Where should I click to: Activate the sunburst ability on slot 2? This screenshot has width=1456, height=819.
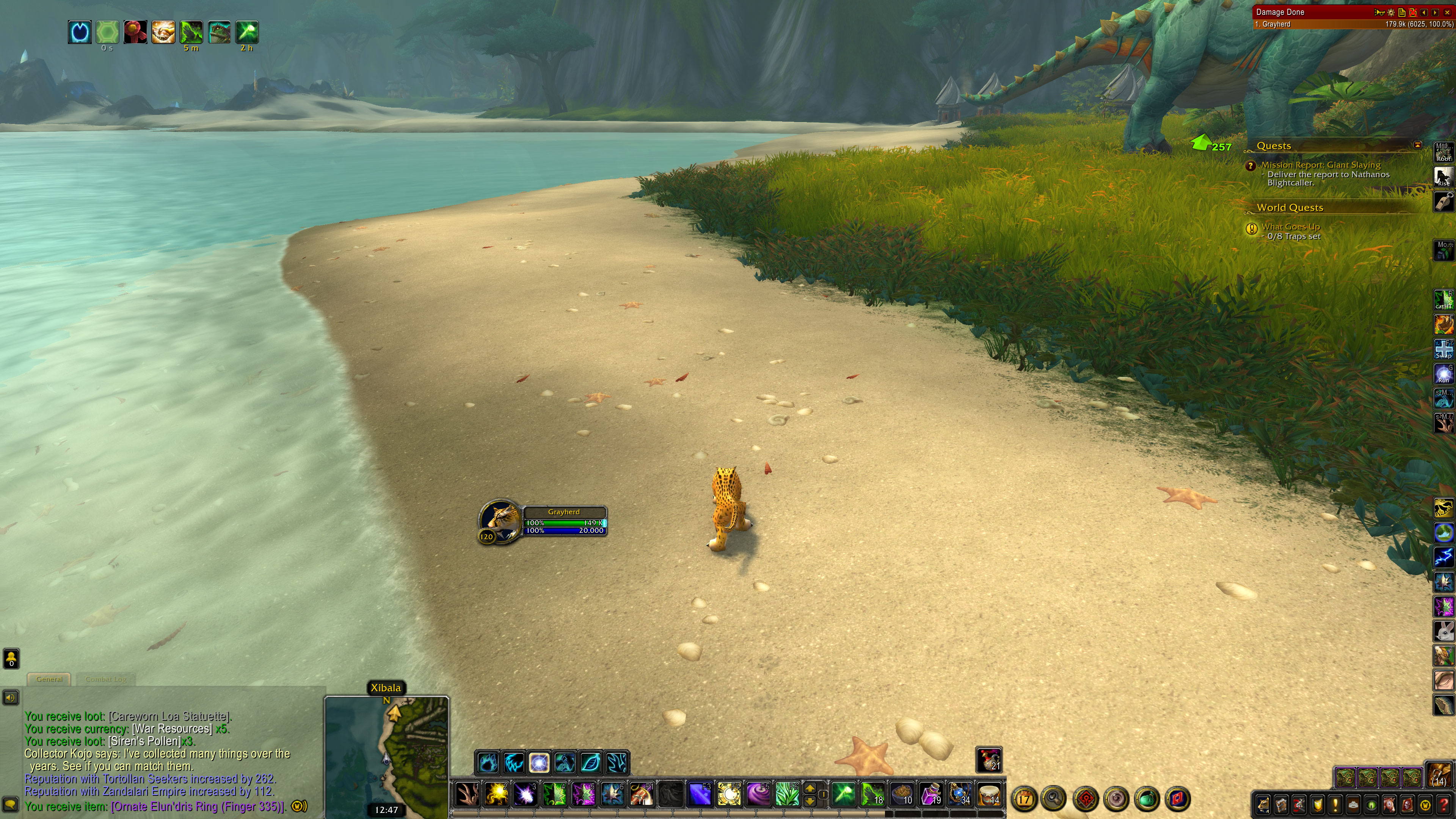pos(496,795)
